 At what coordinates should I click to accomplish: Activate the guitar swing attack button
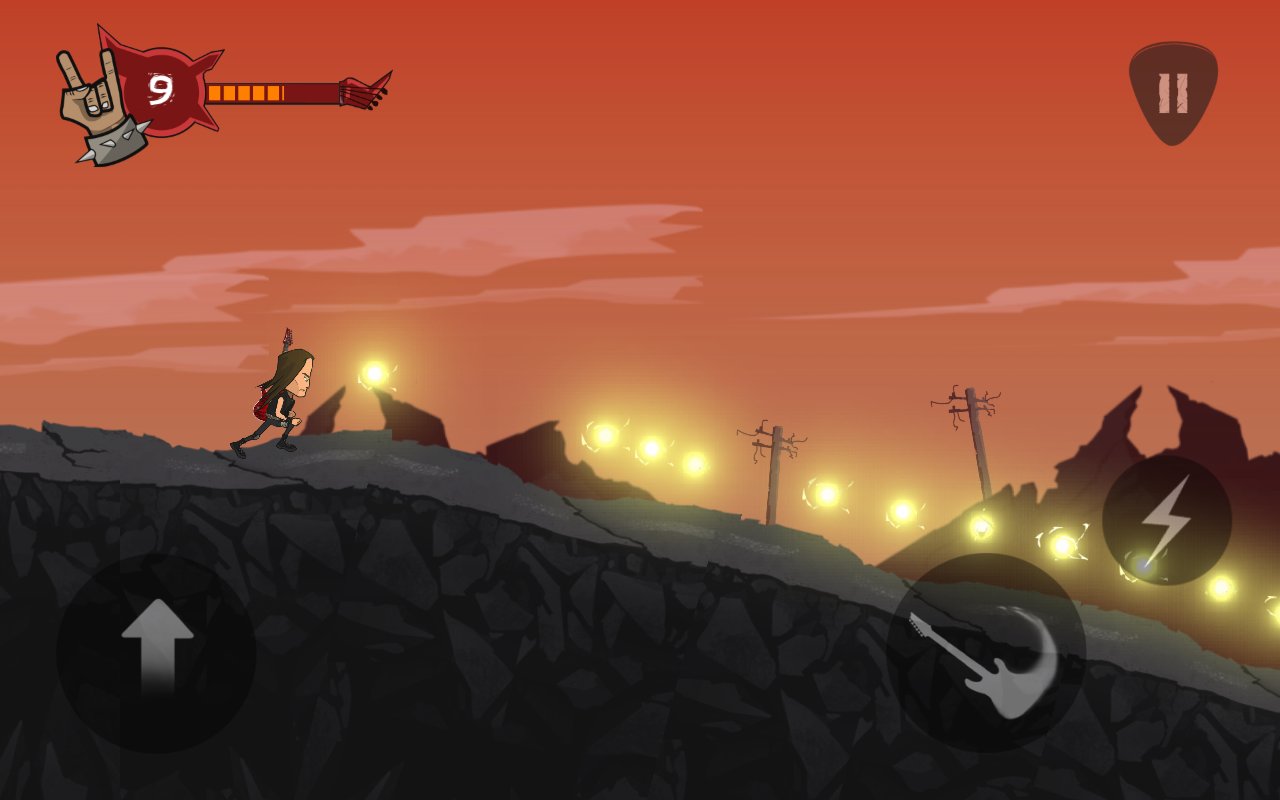pos(985,653)
